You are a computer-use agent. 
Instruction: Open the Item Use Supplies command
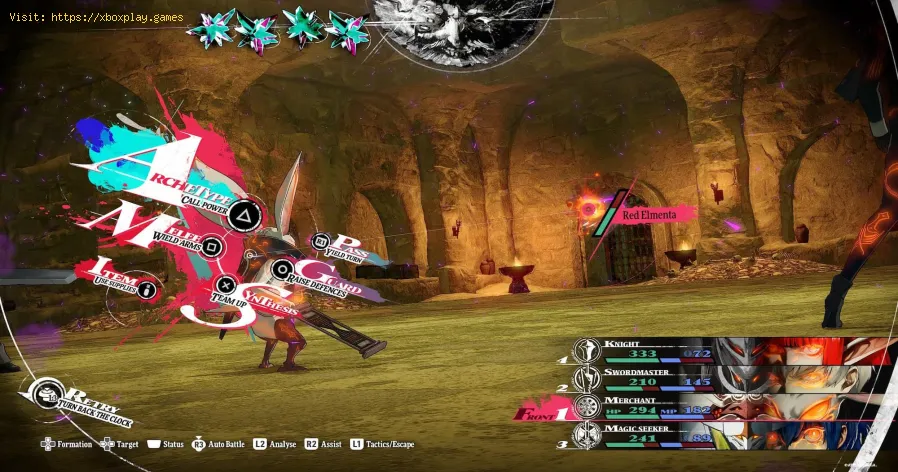click(147, 289)
